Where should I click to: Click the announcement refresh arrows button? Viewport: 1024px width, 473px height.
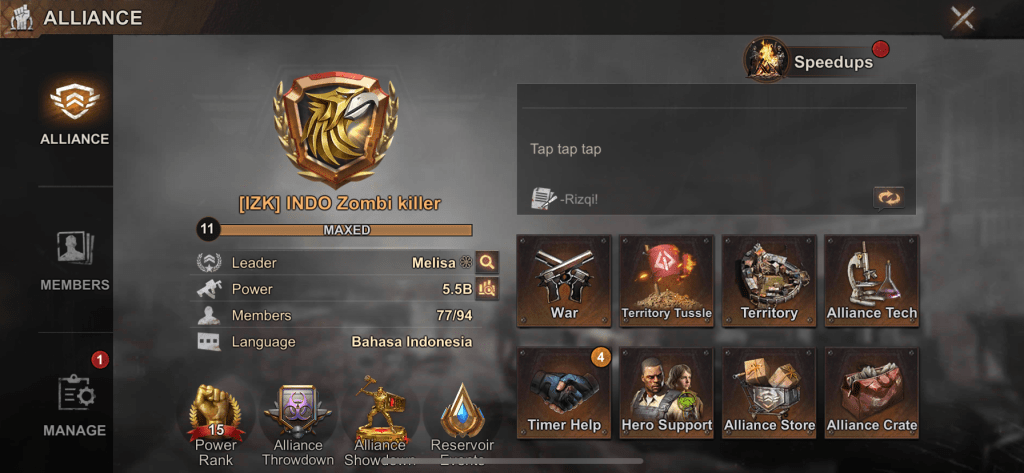888,198
